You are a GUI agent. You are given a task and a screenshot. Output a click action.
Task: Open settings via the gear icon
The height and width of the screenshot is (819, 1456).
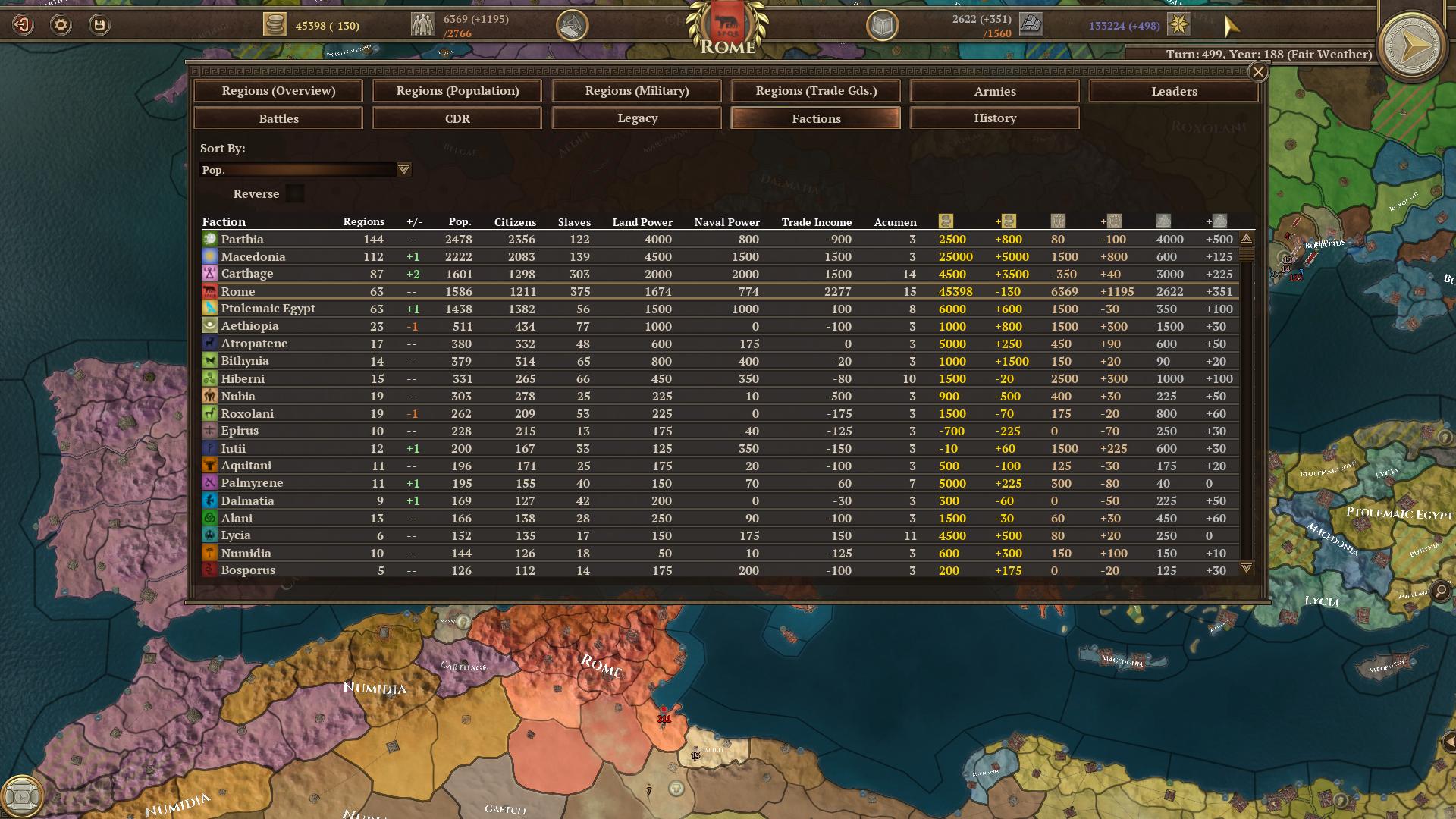[61, 25]
